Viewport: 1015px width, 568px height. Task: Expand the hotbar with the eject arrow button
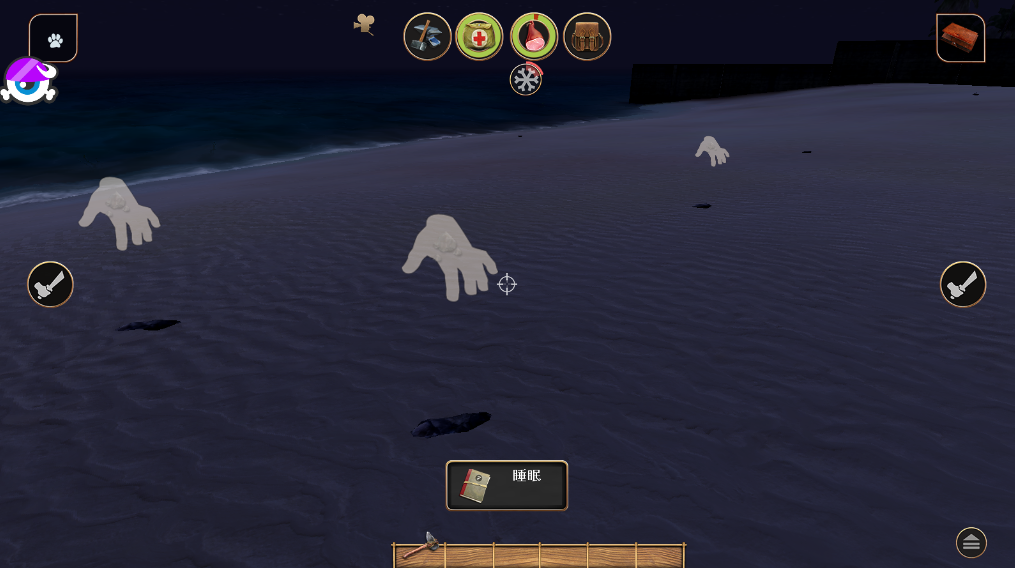(971, 542)
